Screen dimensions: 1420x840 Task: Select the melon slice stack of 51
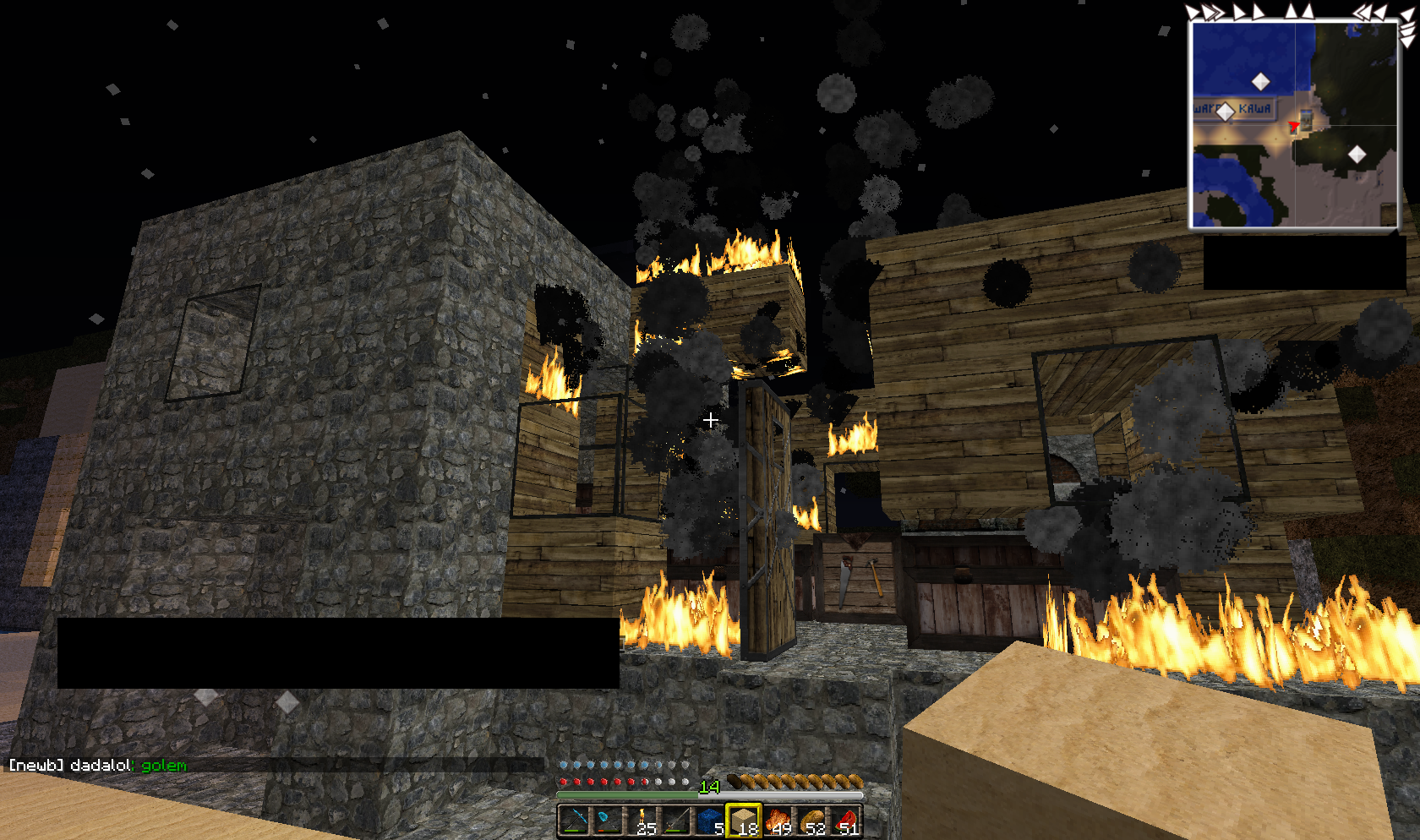[x=845, y=821]
